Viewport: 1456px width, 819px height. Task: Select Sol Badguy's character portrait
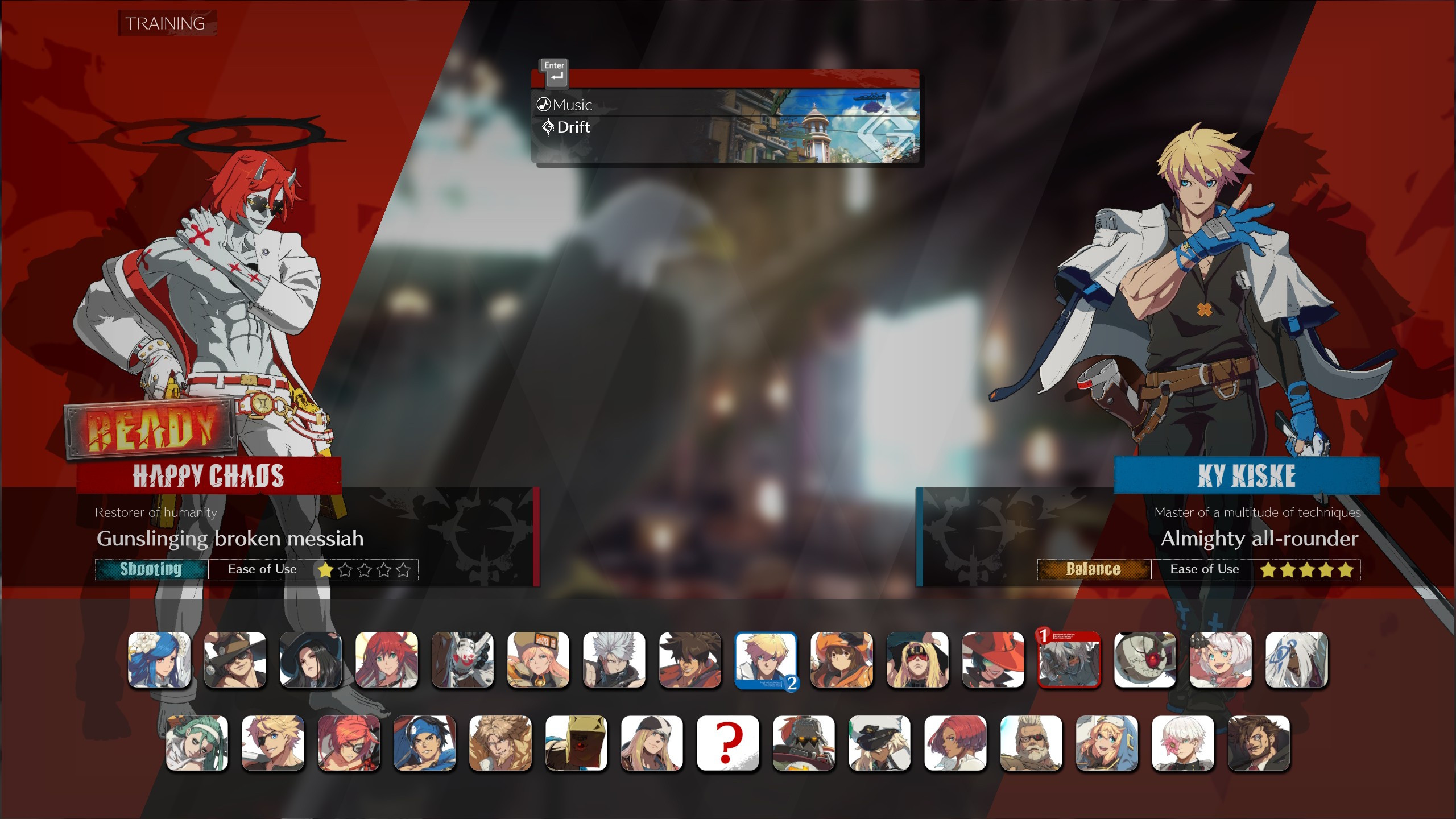pyautogui.click(x=689, y=660)
